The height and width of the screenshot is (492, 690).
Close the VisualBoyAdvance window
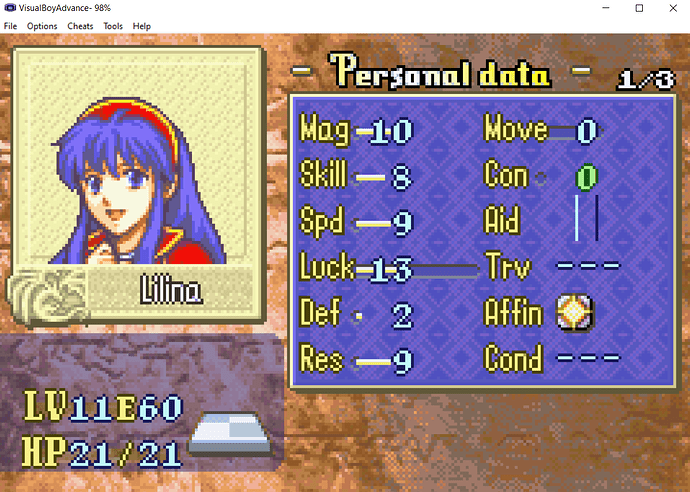(x=667, y=8)
